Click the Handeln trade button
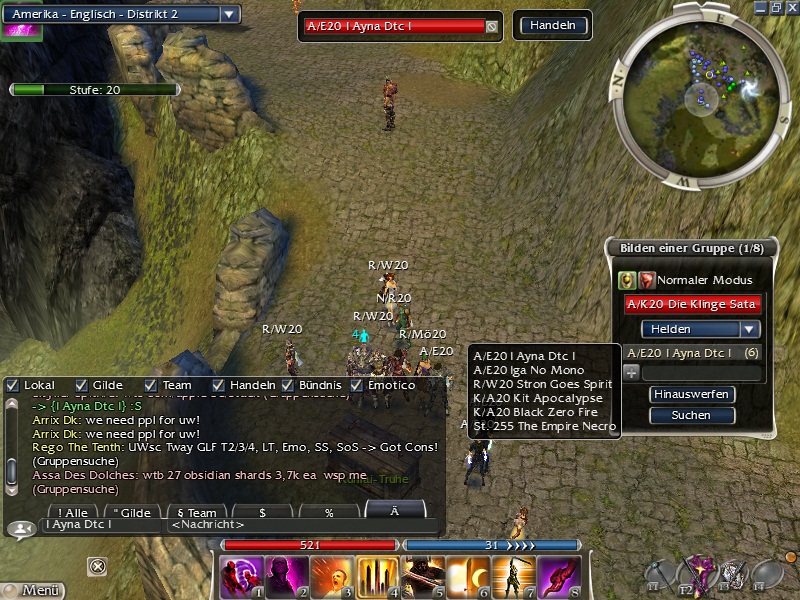The height and width of the screenshot is (600, 800). coord(551,26)
